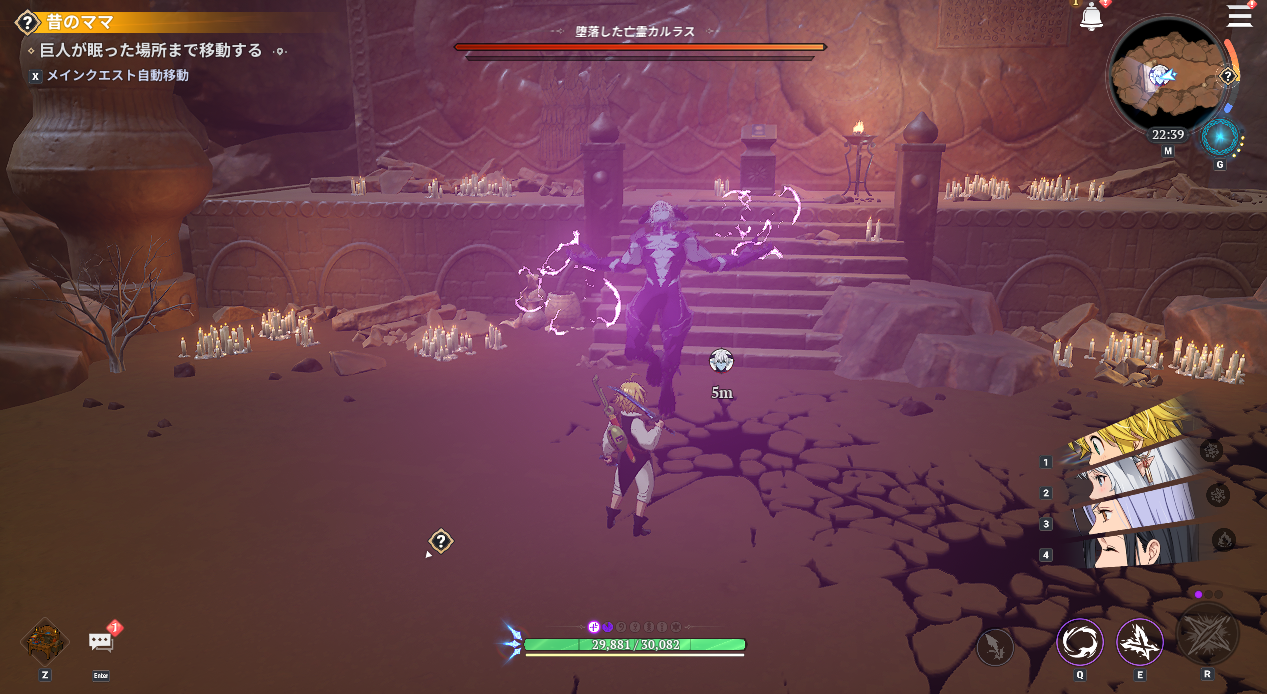Open the workbench desk icon

45,641
